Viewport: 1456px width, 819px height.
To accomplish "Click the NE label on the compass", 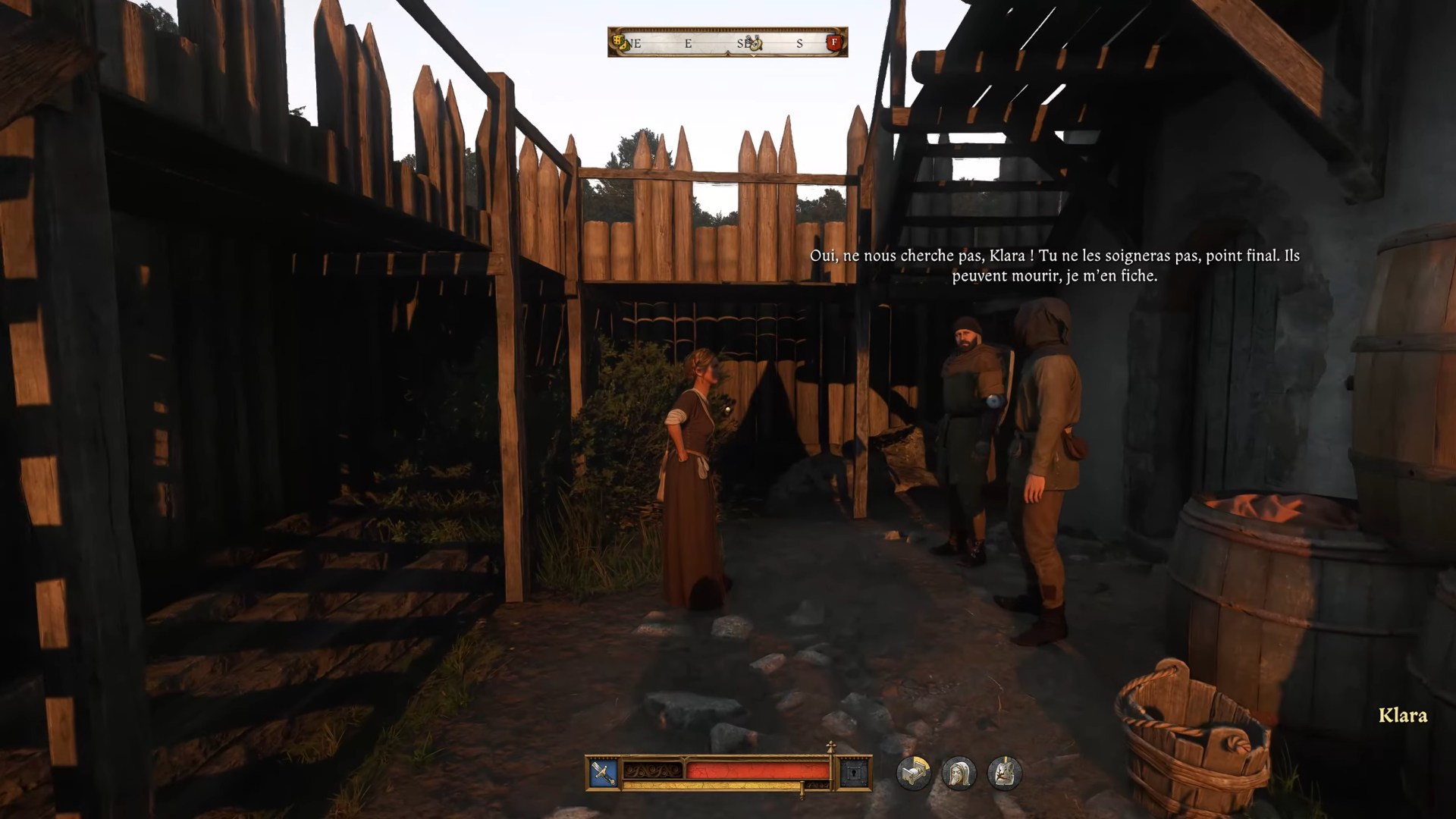I will point(634,42).
